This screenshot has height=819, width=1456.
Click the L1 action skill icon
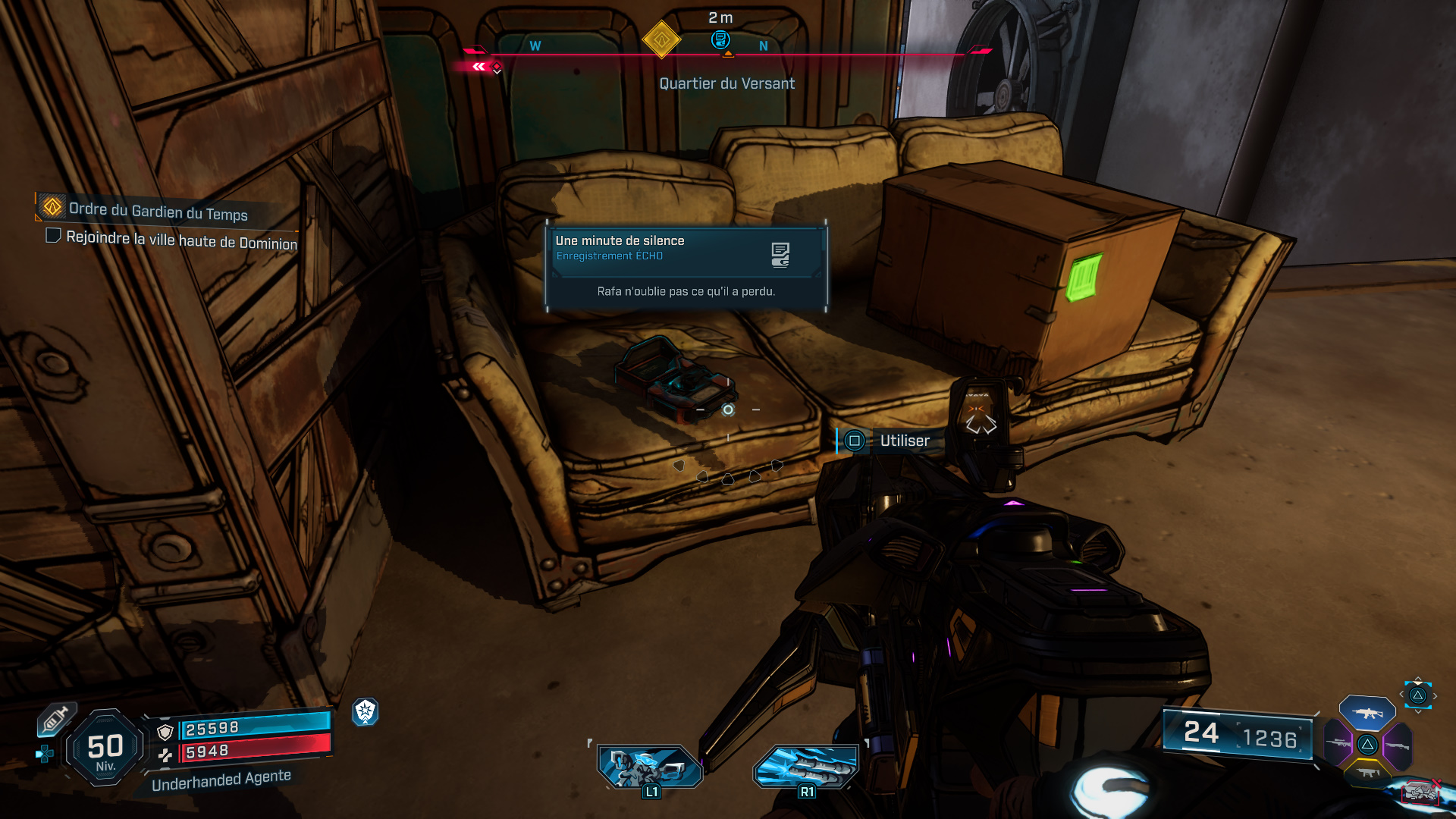(x=650, y=767)
